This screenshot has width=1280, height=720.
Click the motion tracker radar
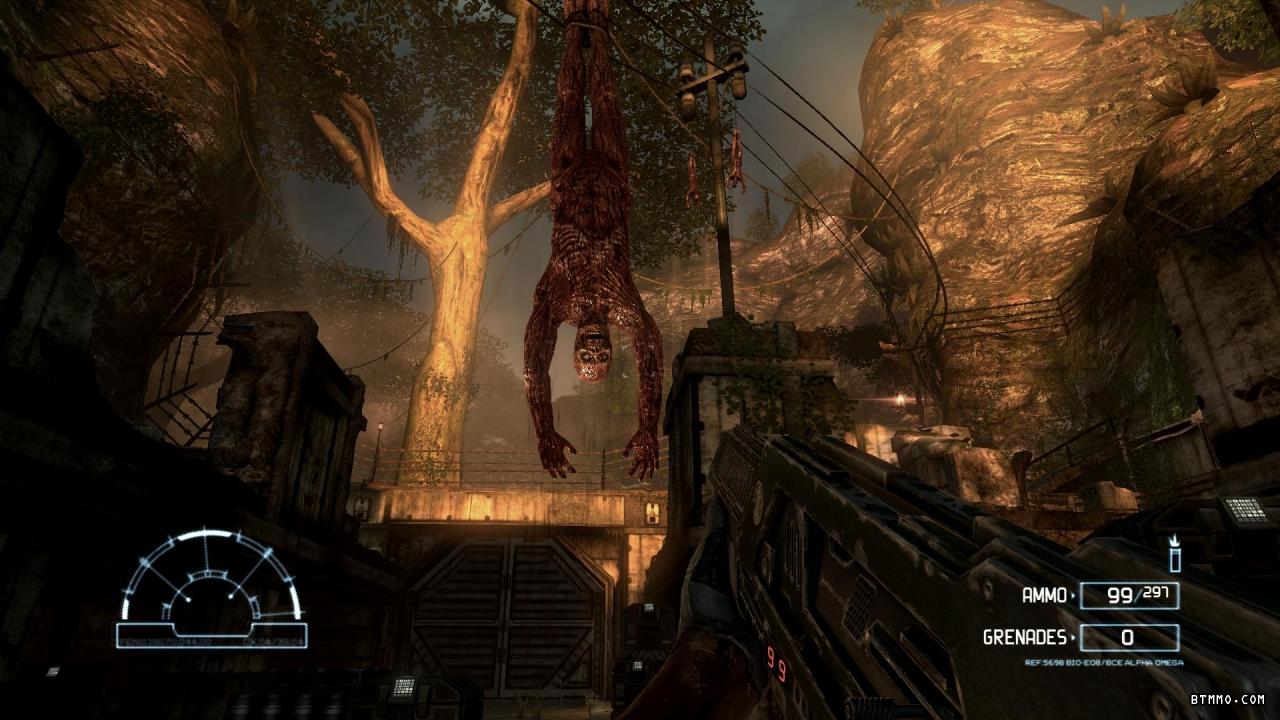tap(211, 589)
